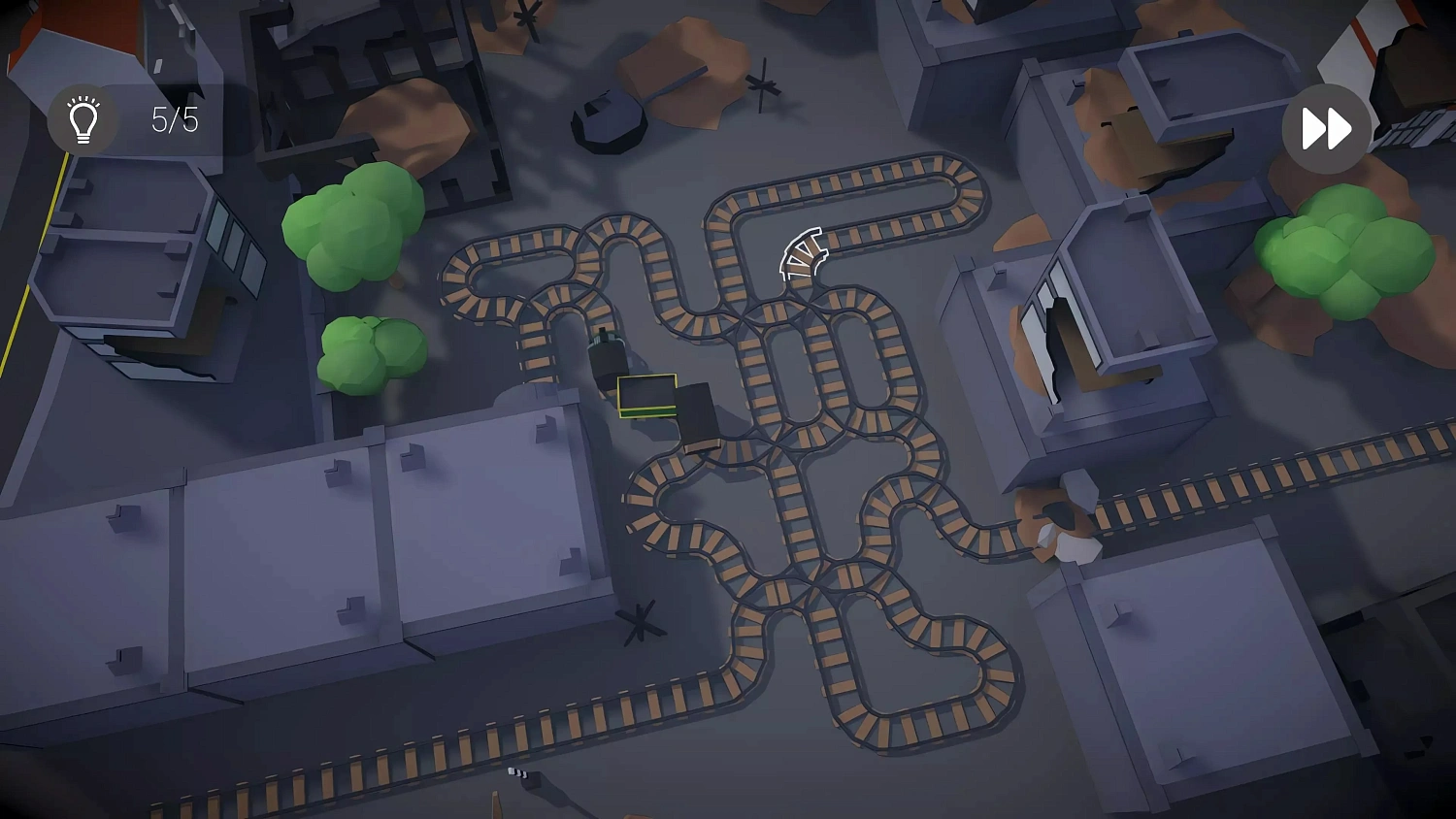Click the 5/5 hints counter
Viewport: 1456px width, 819px height.
(173, 119)
